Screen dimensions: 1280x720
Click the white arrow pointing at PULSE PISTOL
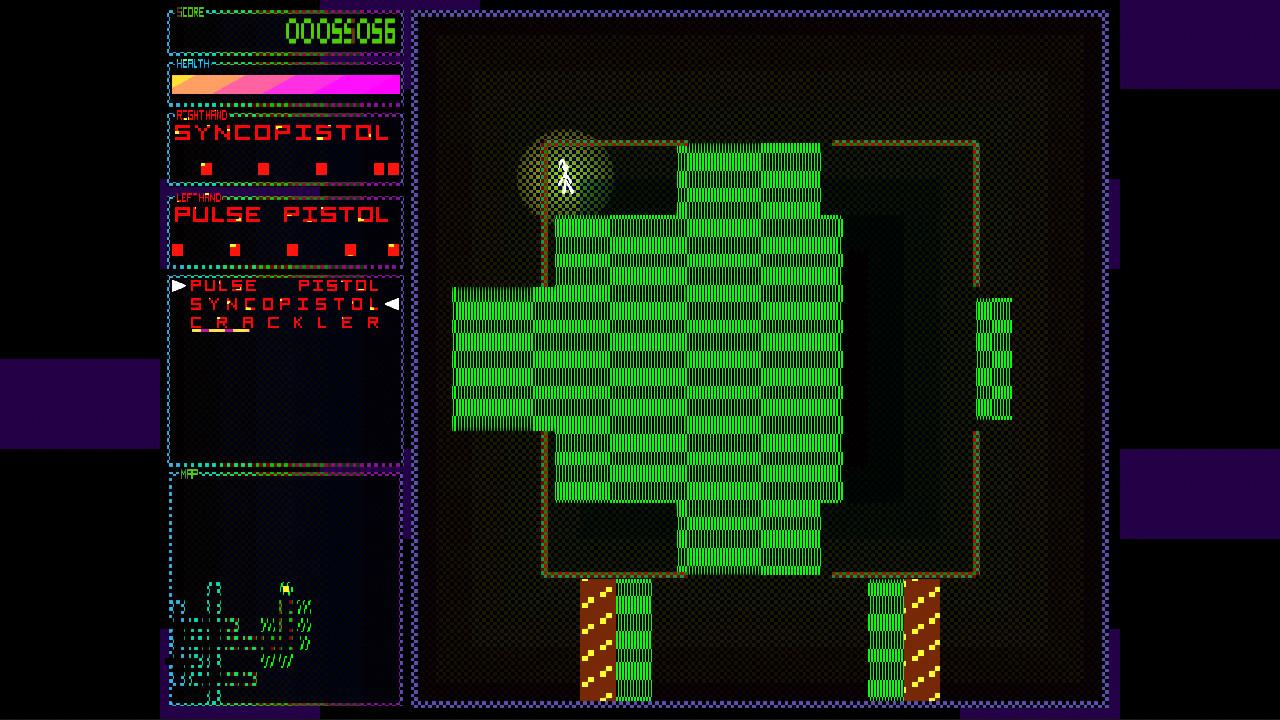[x=178, y=285]
